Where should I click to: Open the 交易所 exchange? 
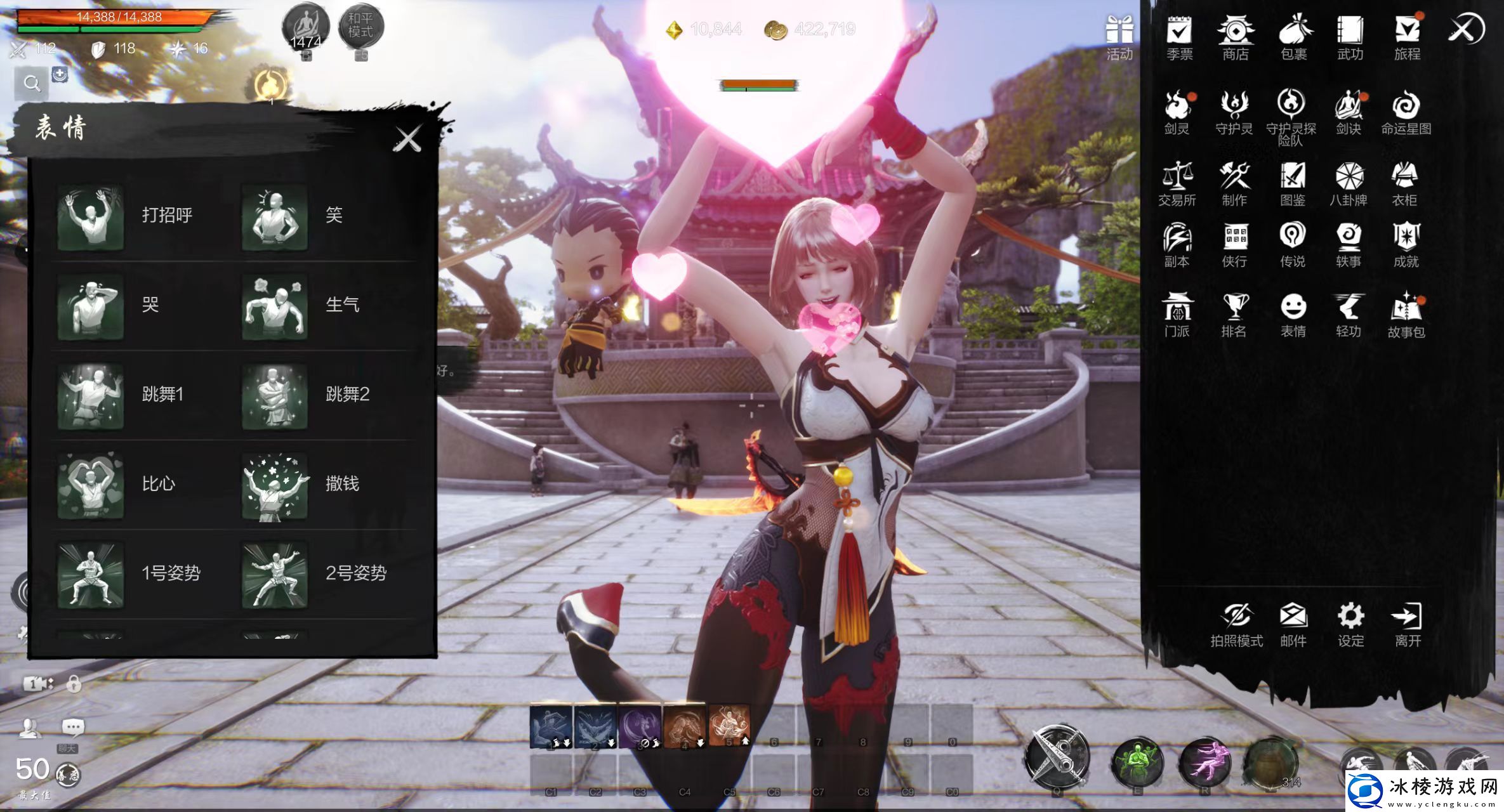coord(1177,183)
